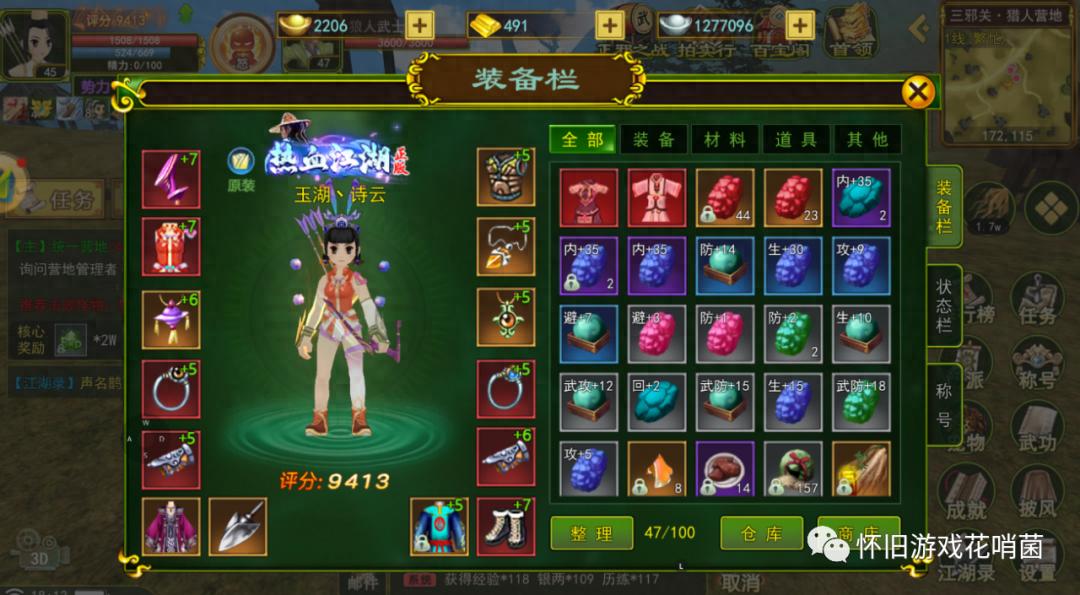Screen dimensions: 1080x595
Task: Select the 生+30 blue stone slot
Action: pos(793,265)
